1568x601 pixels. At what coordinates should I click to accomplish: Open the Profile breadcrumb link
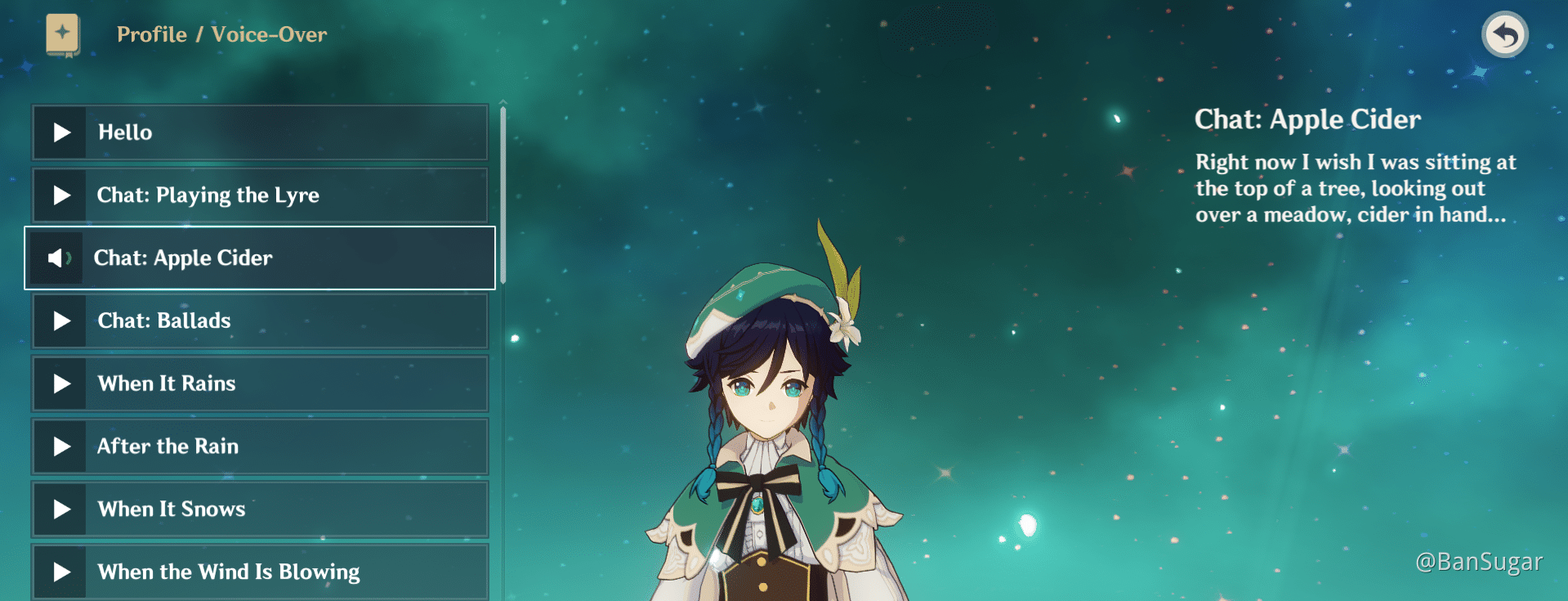151,34
